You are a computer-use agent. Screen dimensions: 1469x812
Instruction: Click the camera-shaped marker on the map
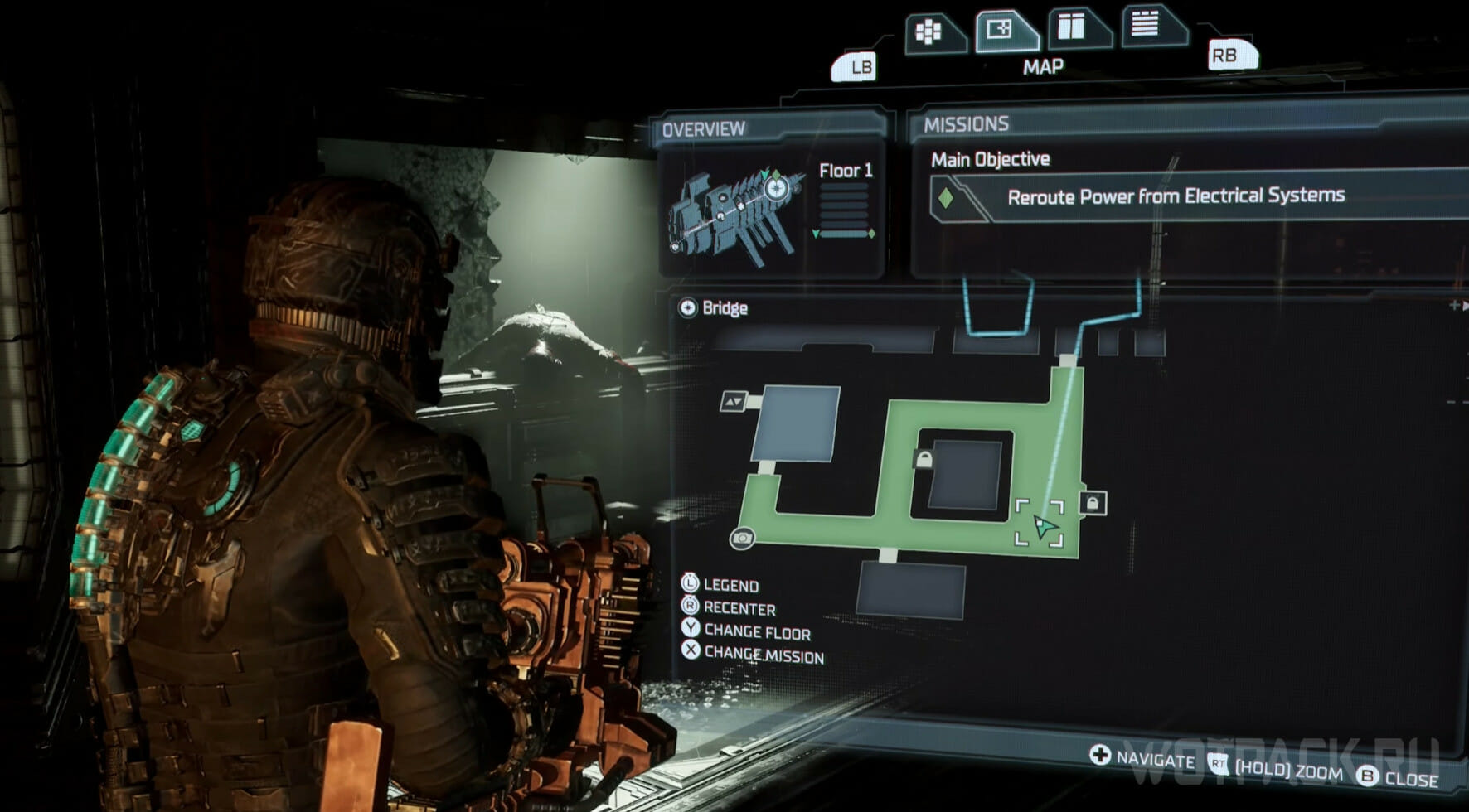point(742,539)
